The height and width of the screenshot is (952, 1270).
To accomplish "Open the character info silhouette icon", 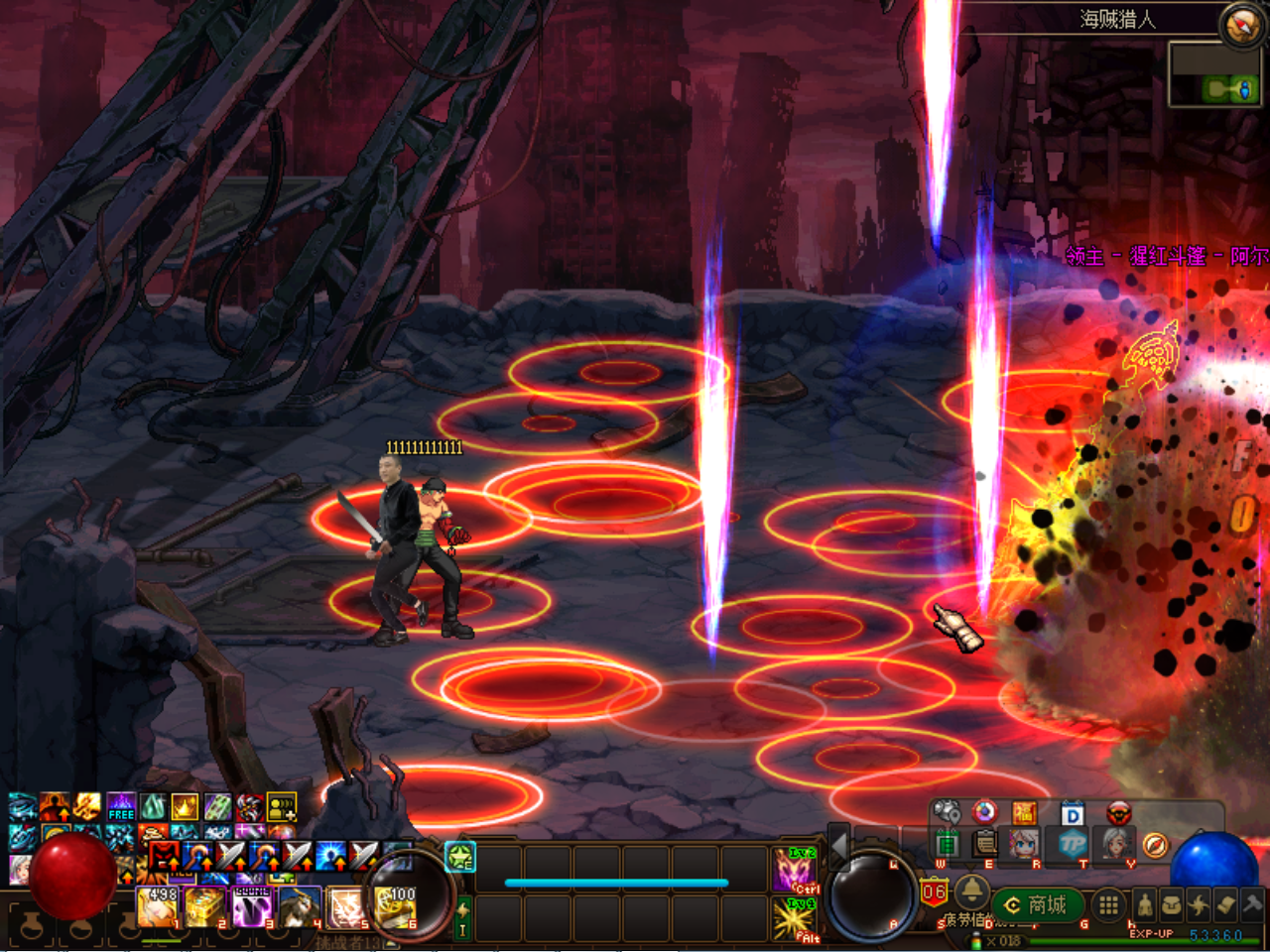I will pyautogui.click(x=1145, y=904).
